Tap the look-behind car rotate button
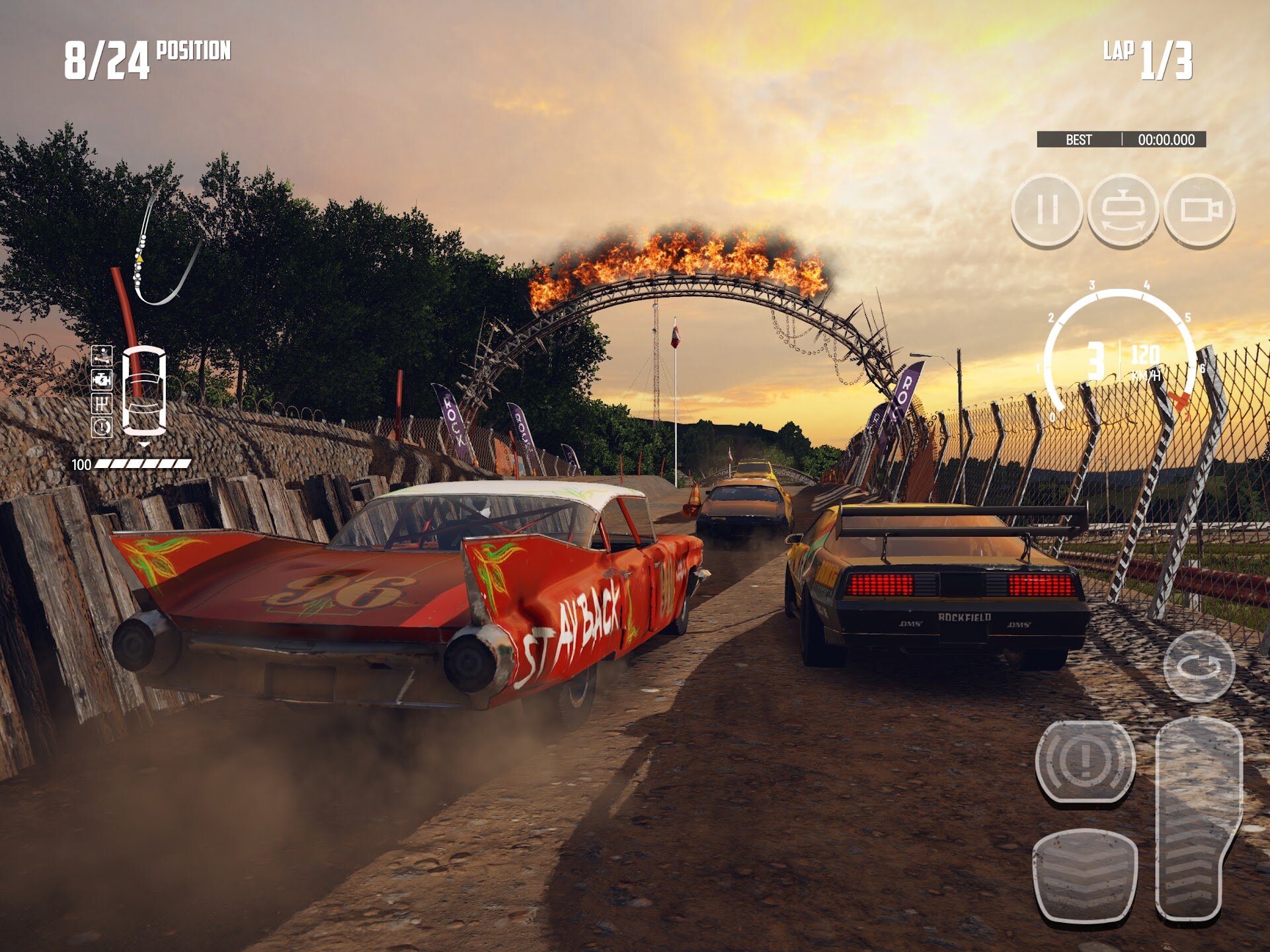The width and height of the screenshot is (1270, 952). click(1123, 210)
